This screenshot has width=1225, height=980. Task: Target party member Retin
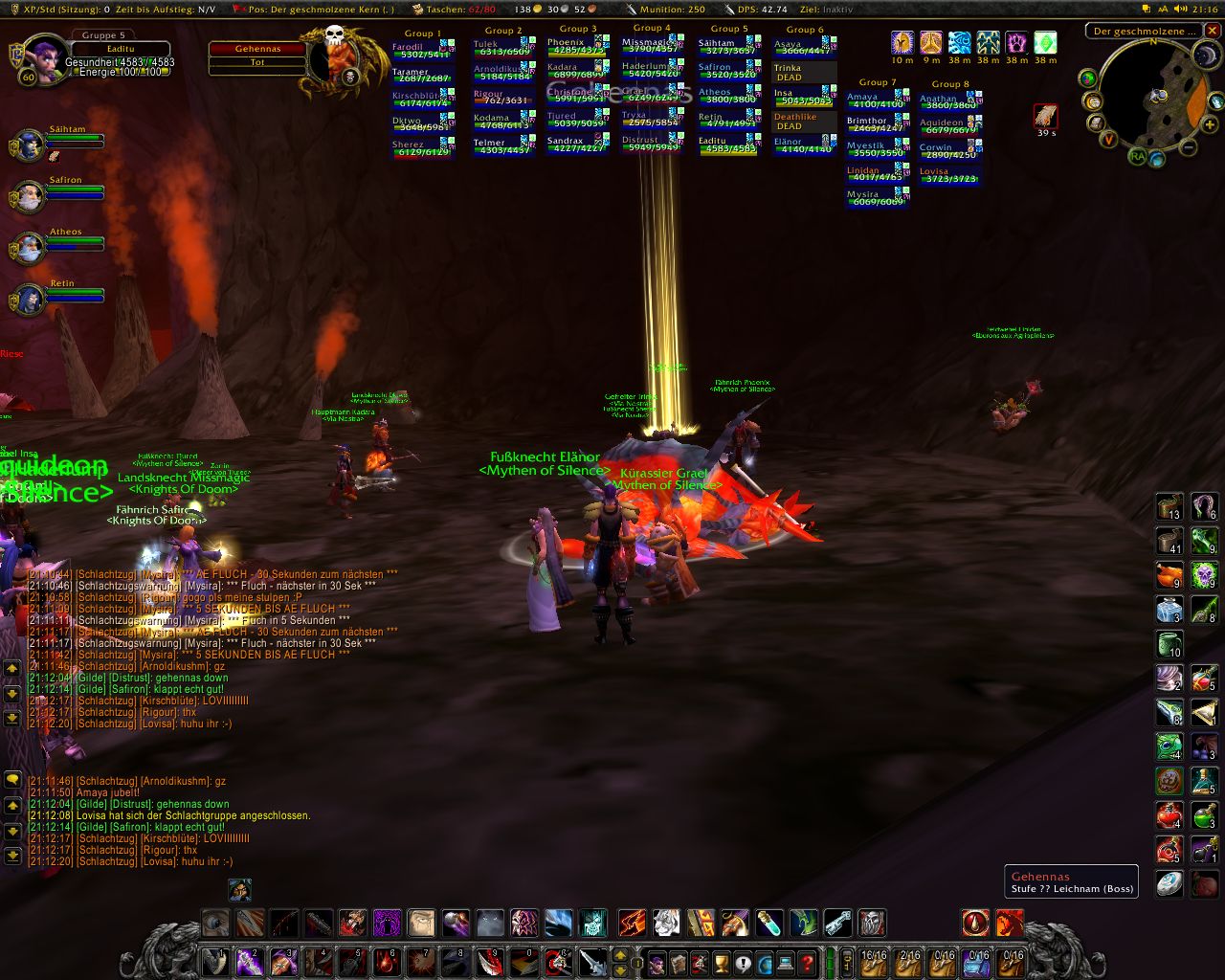[27, 301]
